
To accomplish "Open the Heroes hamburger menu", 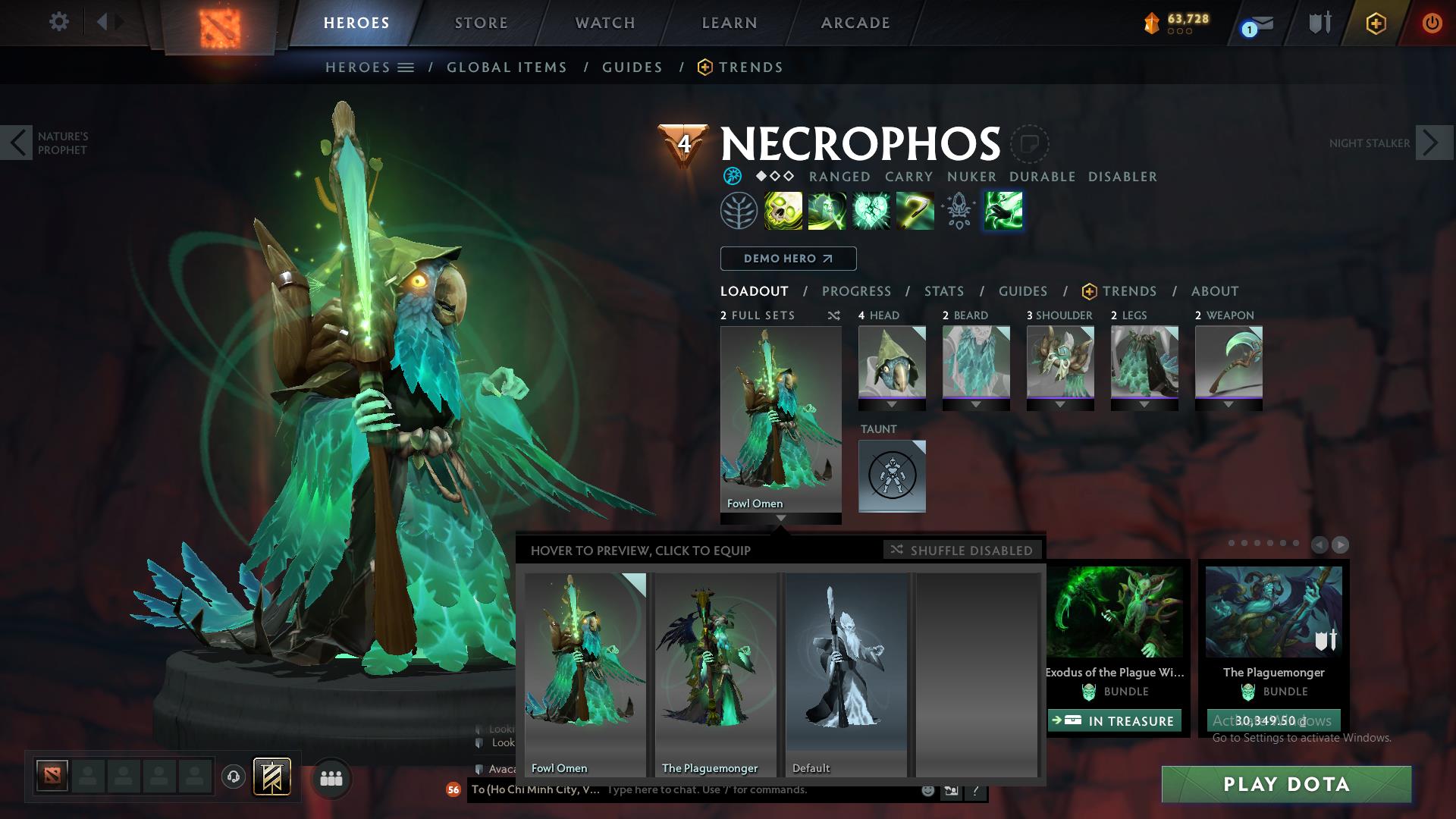I will [x=406, y=67].
